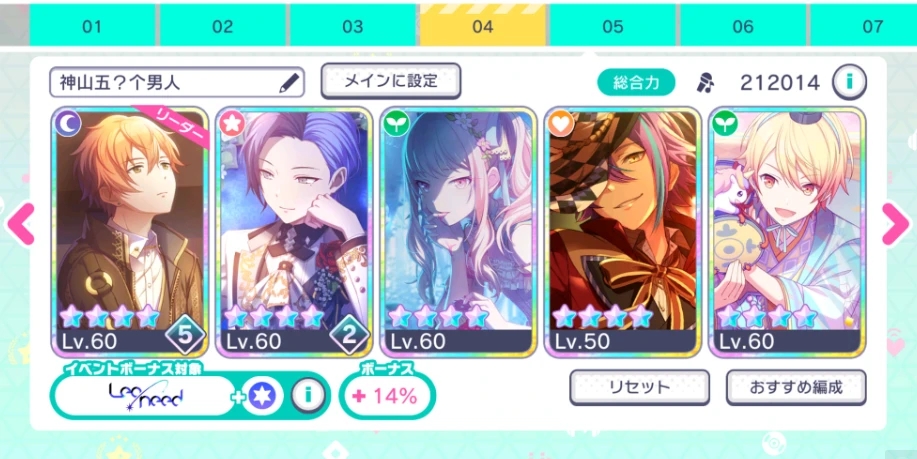Pick the checkered hat character card
This screenshot has height=459, width=917.
coord(621,231)
